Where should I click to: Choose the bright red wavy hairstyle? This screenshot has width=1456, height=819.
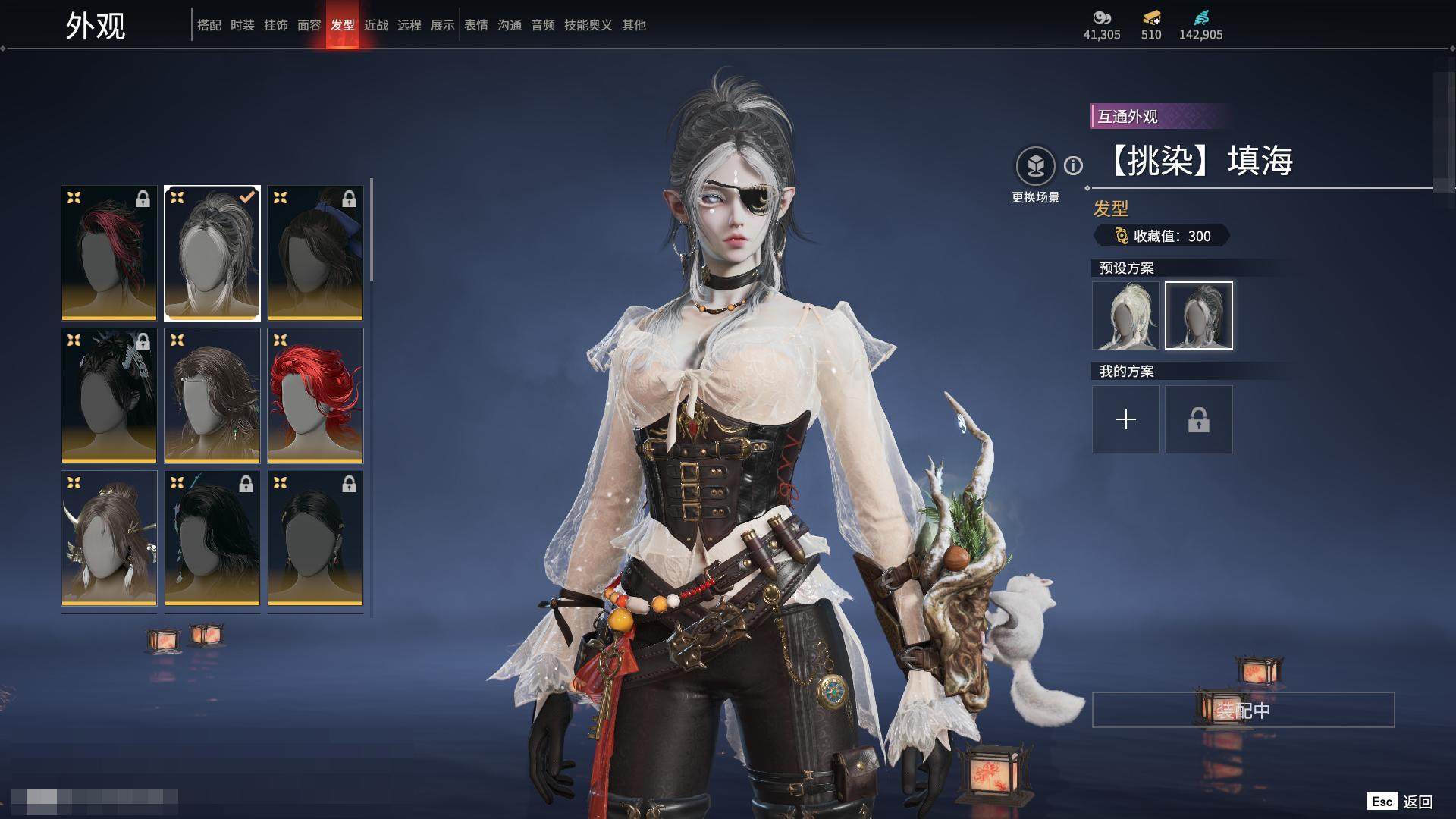coord(315,395)
